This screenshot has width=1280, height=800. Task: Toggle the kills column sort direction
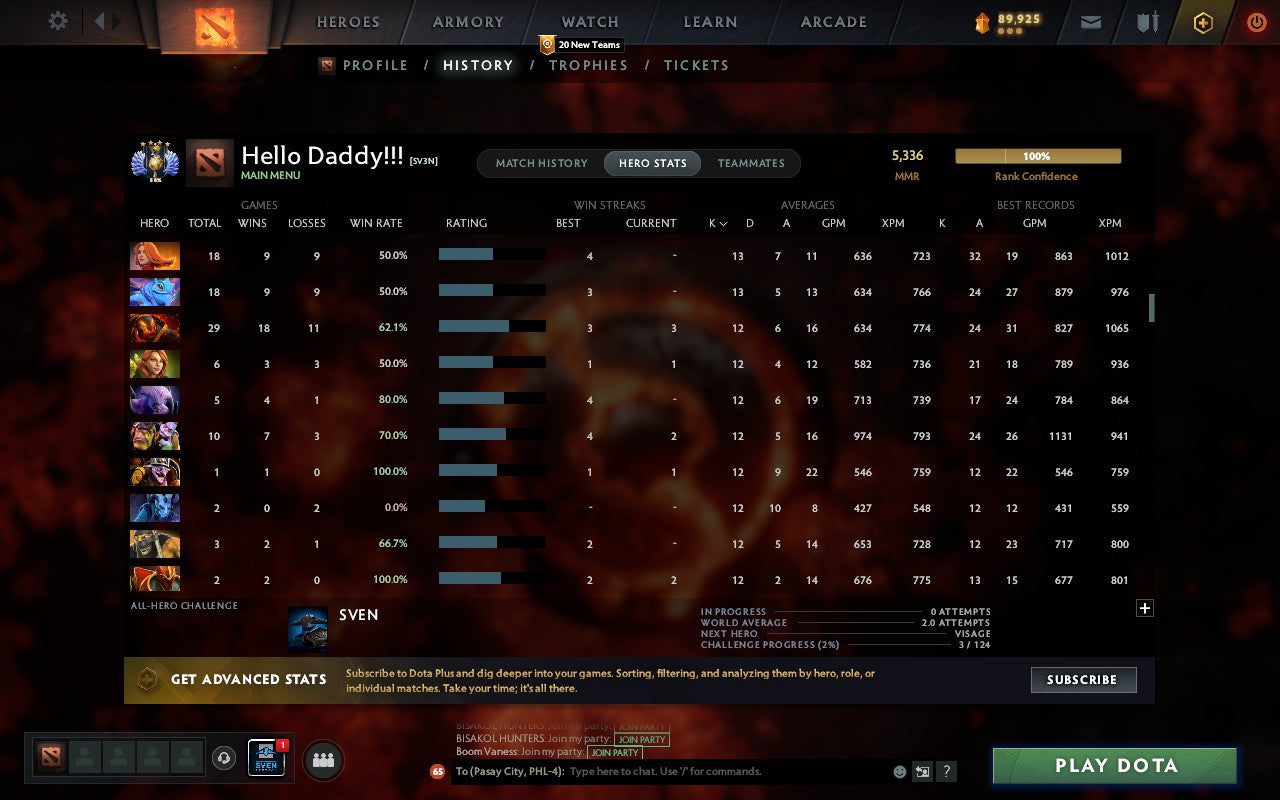pos(718,223)
